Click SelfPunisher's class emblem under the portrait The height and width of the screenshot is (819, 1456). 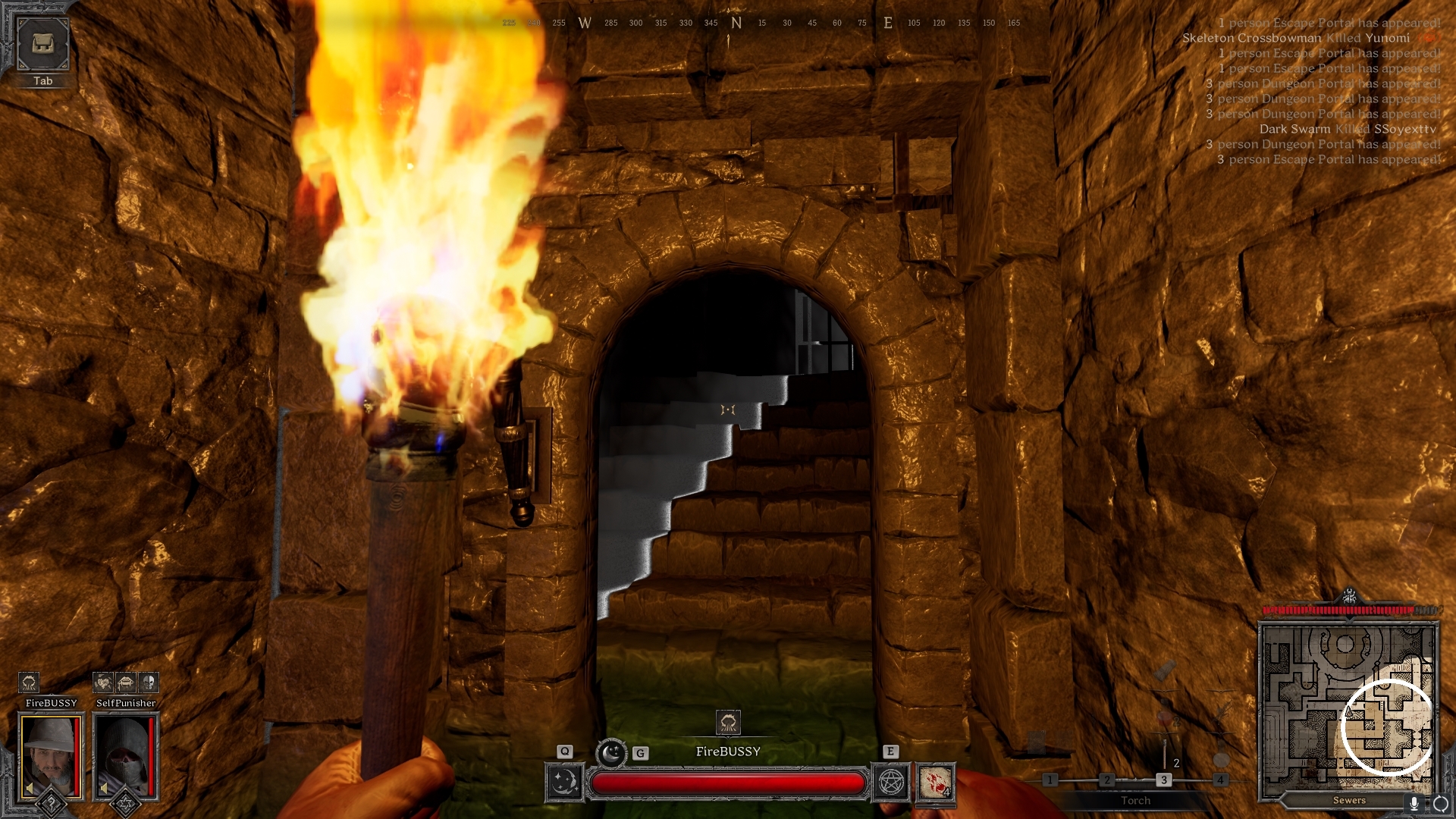pos(125,804)
